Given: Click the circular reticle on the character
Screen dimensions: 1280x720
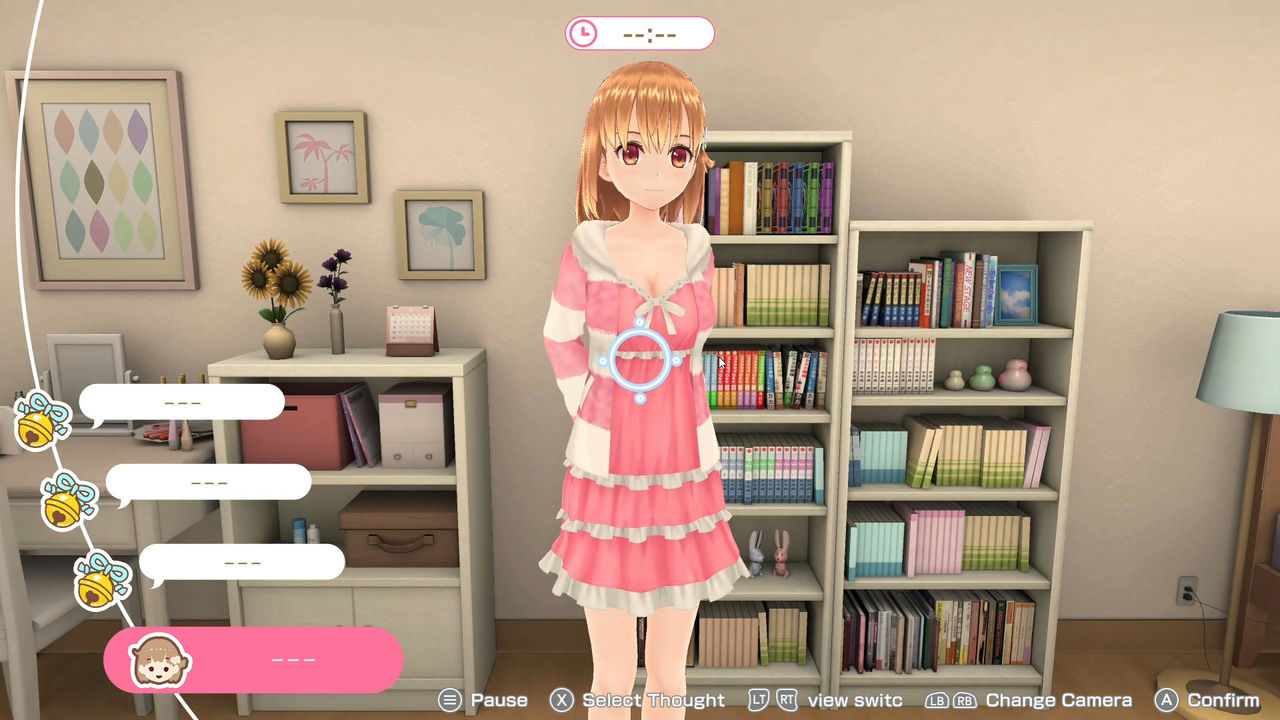Looking at the screenshot, I should tap(641, 360).
